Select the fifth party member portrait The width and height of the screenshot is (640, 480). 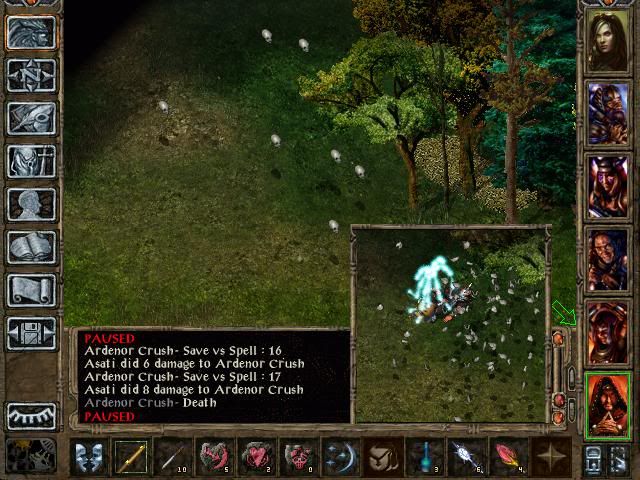coord(607,332)
